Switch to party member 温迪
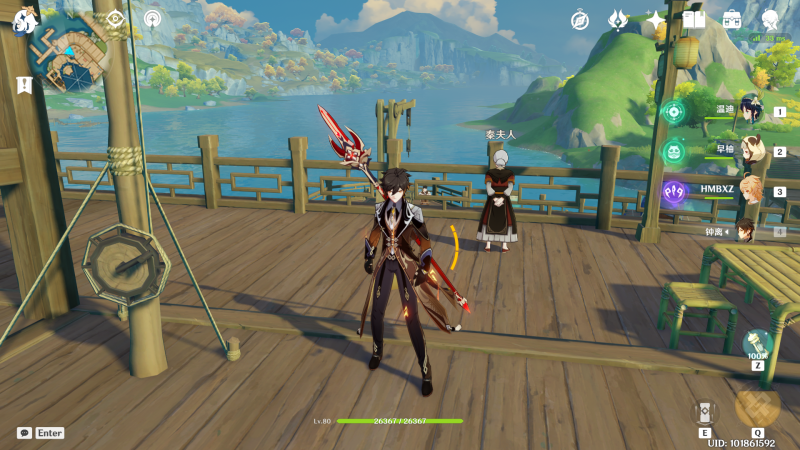 (x=750, y=112)
